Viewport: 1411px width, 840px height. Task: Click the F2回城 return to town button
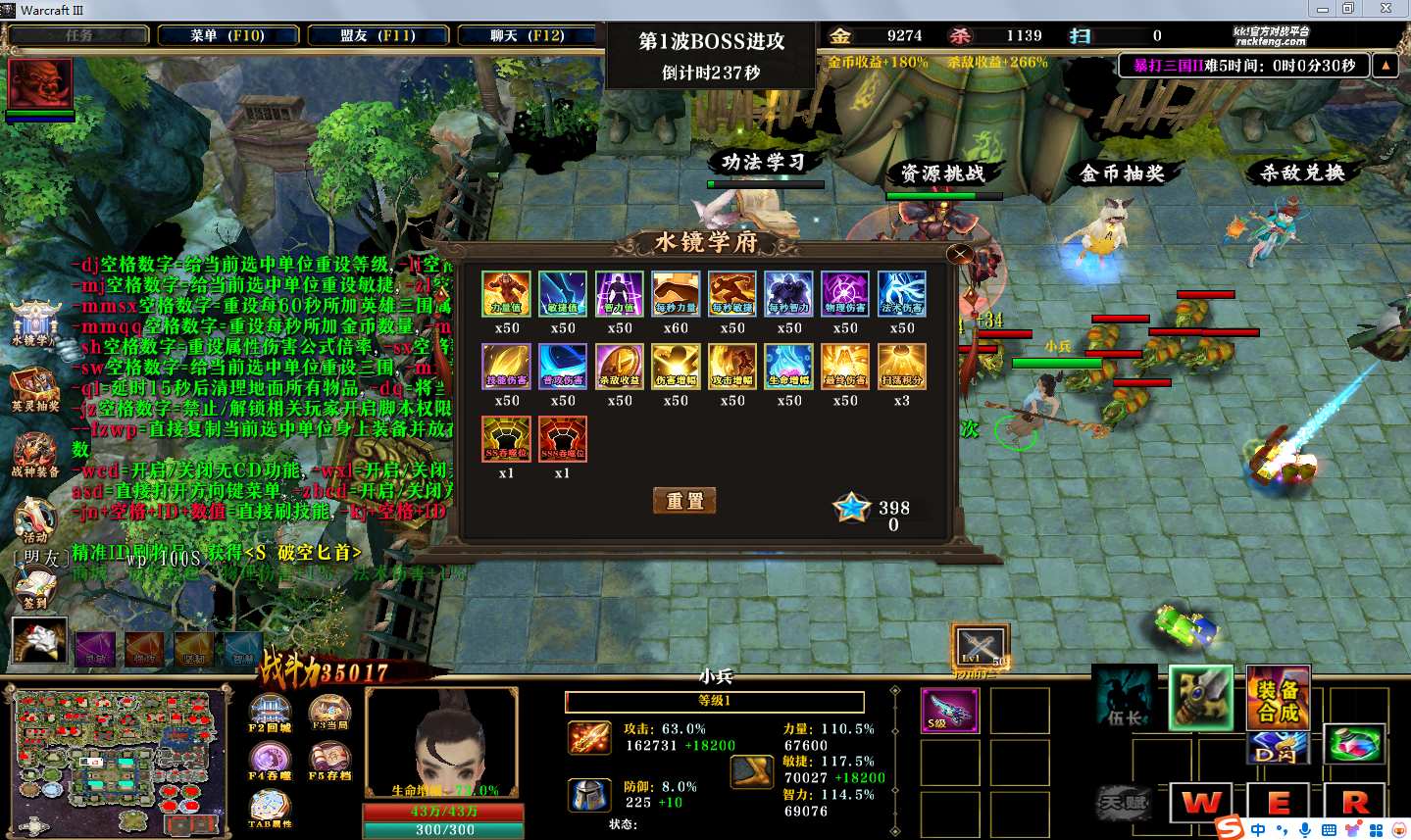point(270,713)
